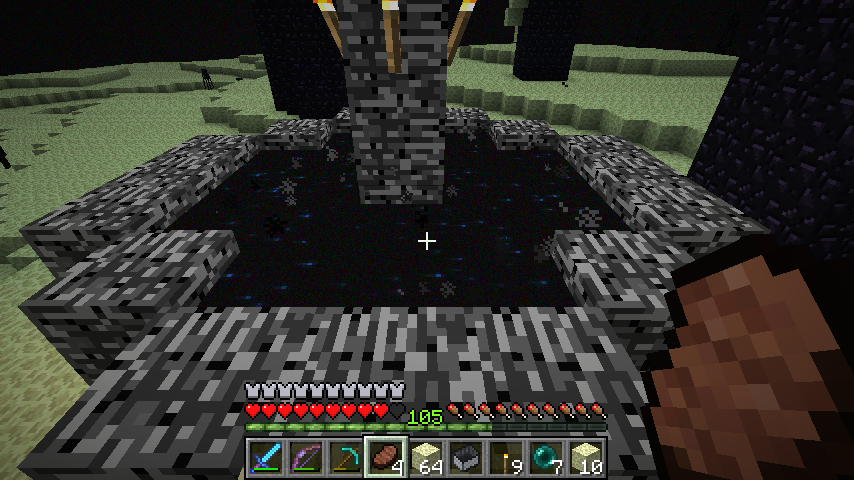Image resolution: width=854 pixels, height=480 pixels.
Task: Select the enchanted bow slot
Action: 305,458
